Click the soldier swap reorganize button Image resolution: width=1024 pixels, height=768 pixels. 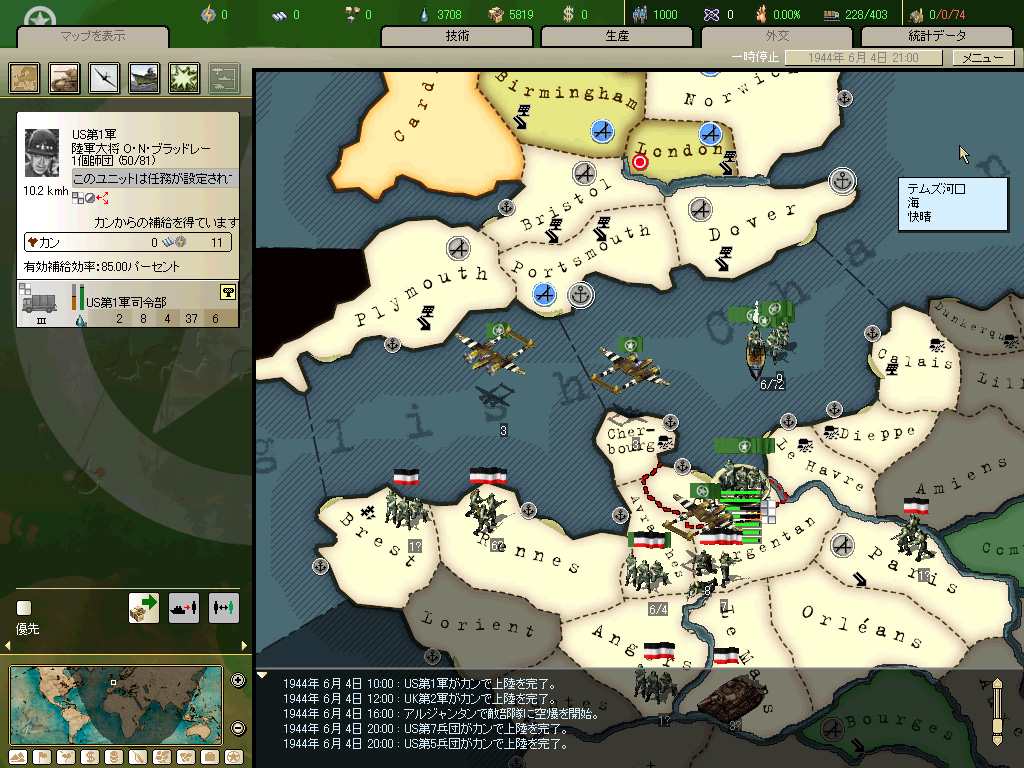[x=224, y=608]
